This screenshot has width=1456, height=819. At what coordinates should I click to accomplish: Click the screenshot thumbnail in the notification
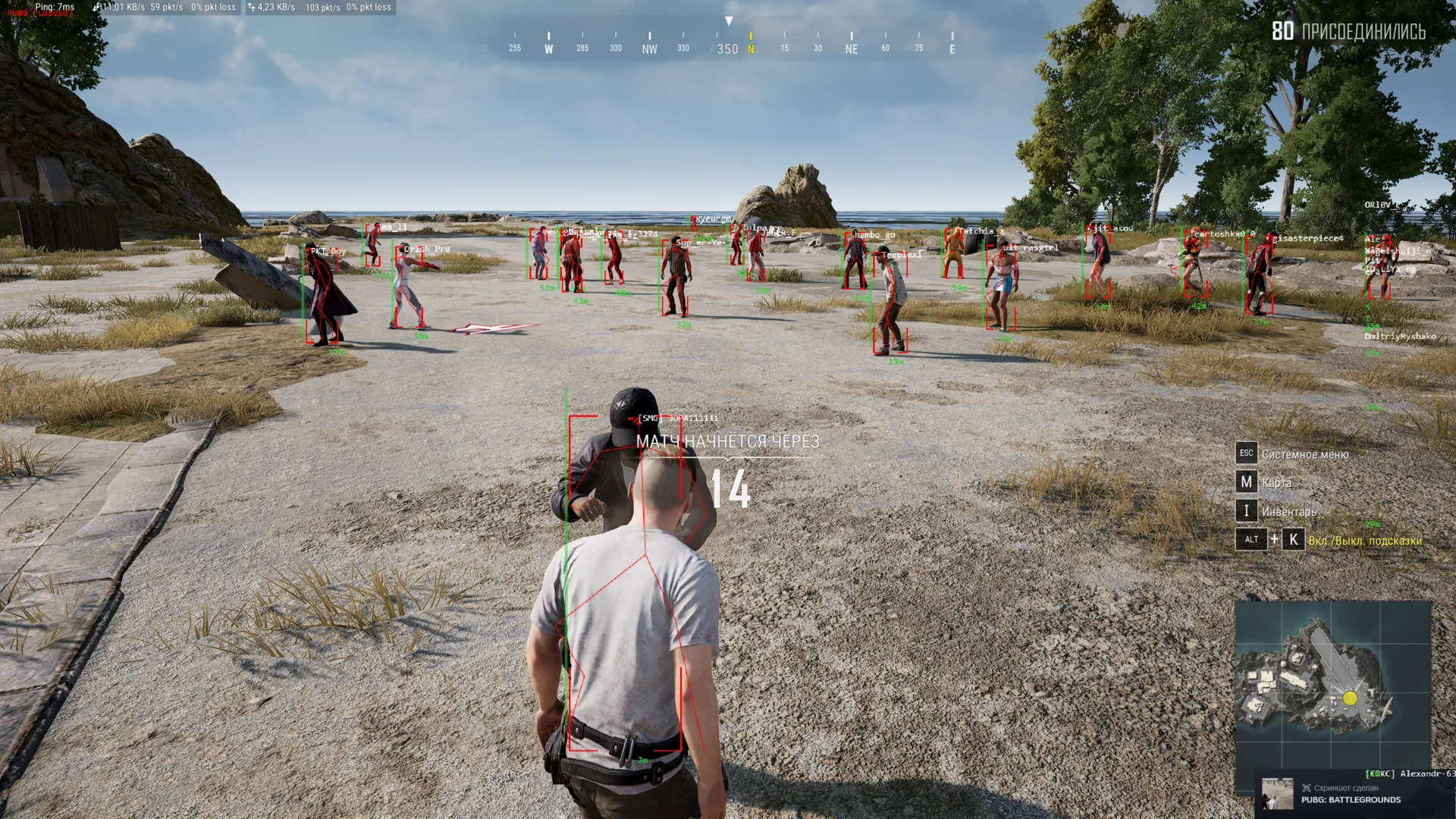pyautogui.click(x=1278, y=795)
